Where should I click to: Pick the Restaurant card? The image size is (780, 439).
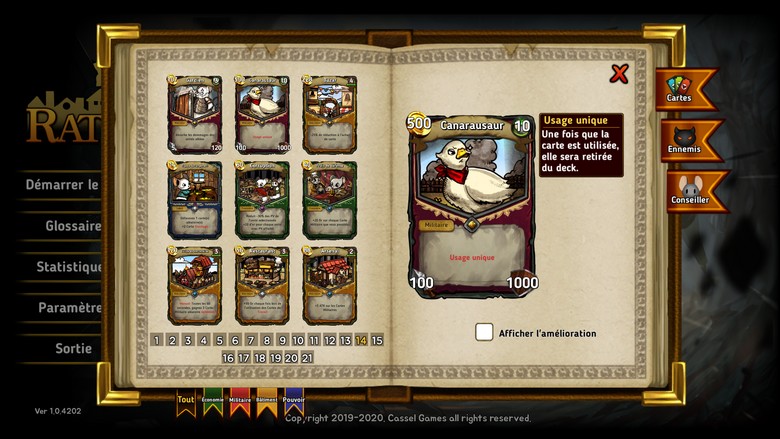[262, 285]
